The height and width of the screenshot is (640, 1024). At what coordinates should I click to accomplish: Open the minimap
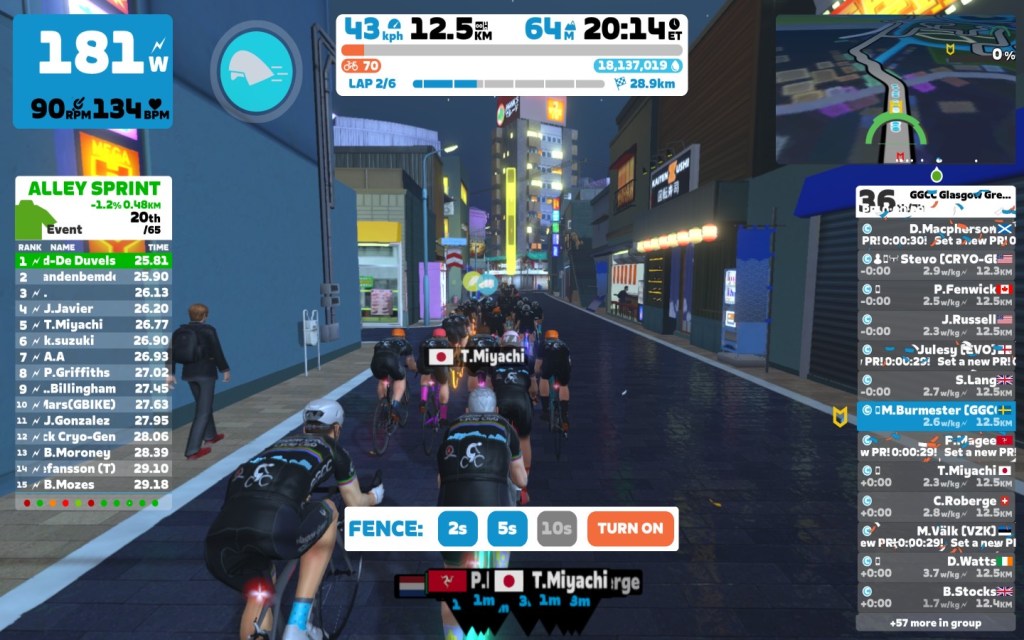pyautogui.click(x=896, y=90)
